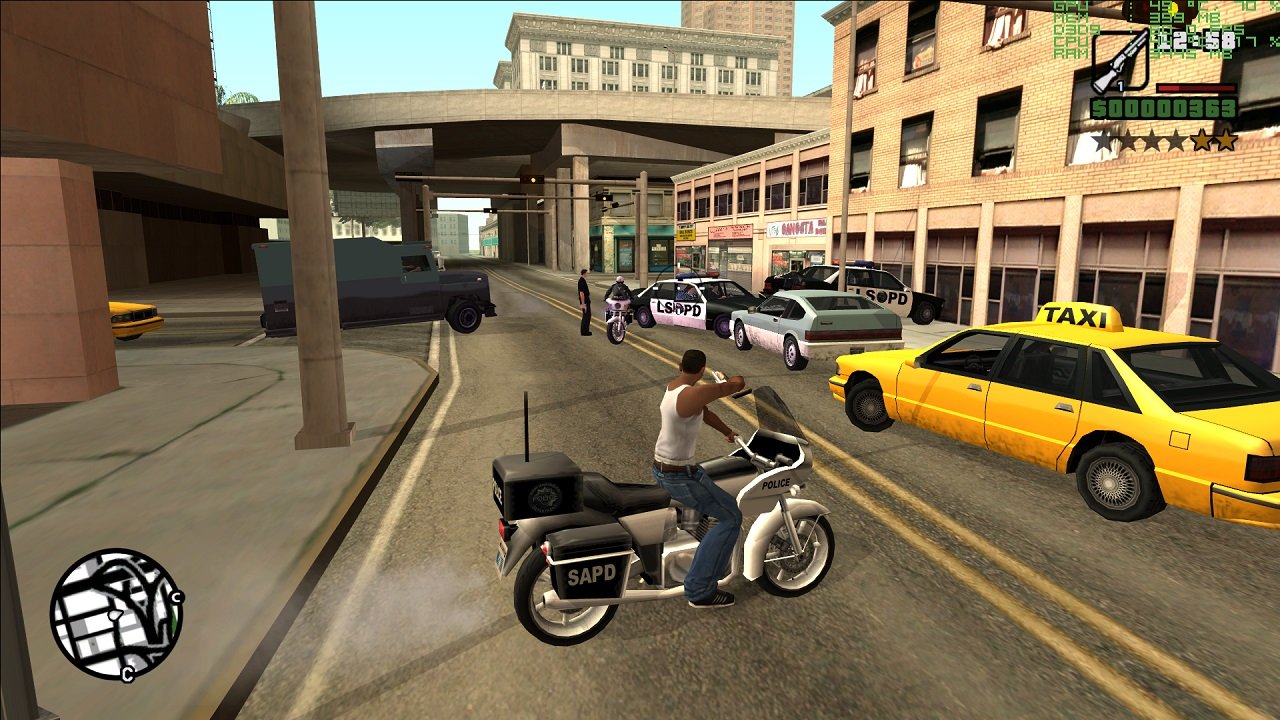Click the bottom C contact blip on the radar

127,673
